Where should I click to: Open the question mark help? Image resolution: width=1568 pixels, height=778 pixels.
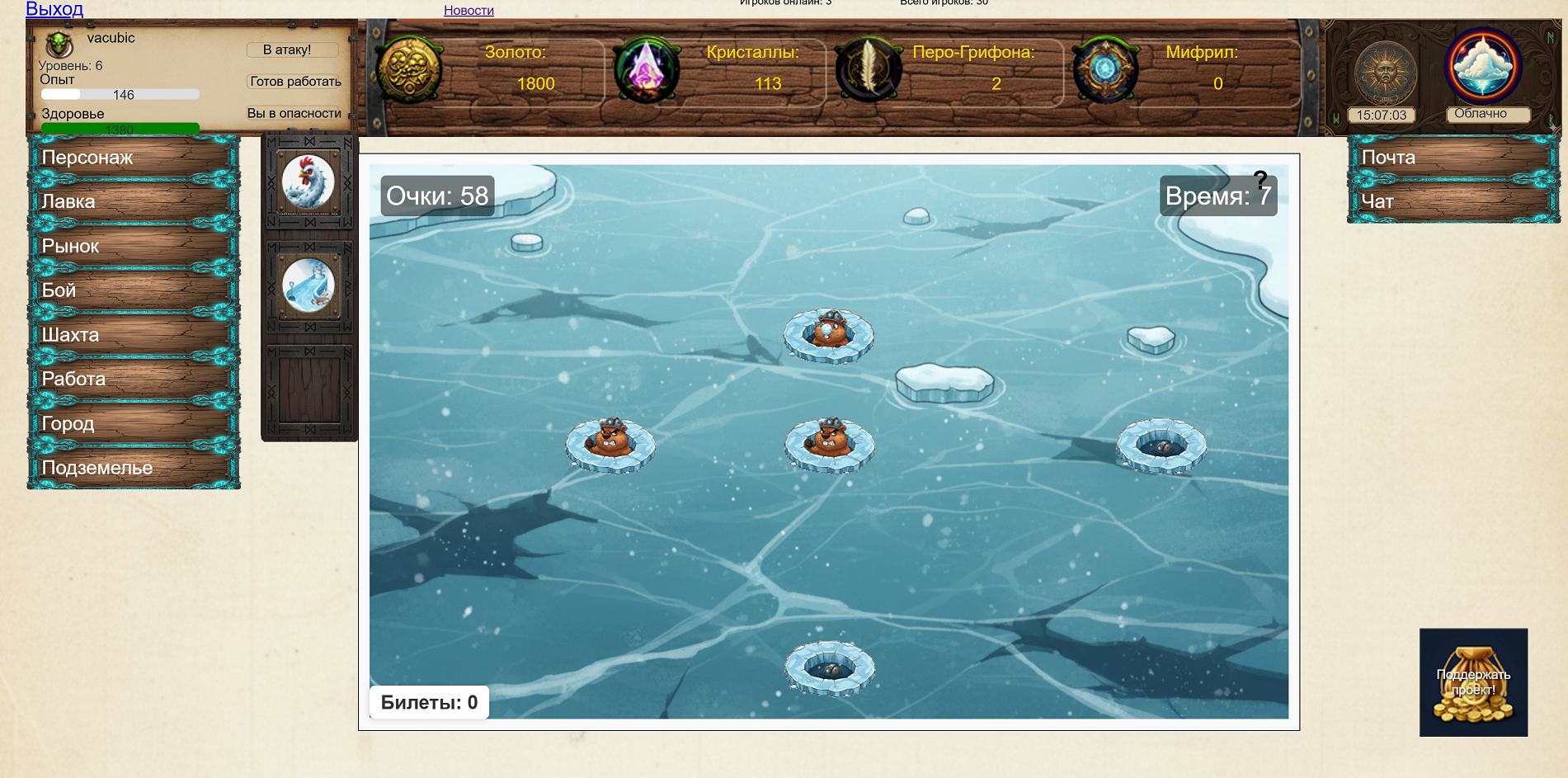[x=1260, y=179]
